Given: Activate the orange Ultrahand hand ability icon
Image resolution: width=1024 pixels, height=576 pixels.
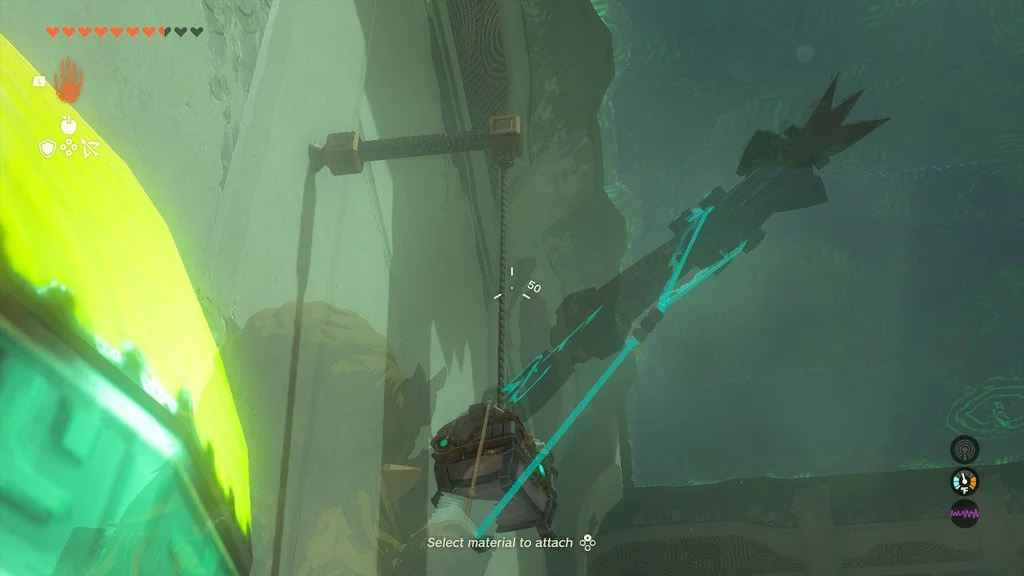Looking at the screenshot, I should (69, 80).
